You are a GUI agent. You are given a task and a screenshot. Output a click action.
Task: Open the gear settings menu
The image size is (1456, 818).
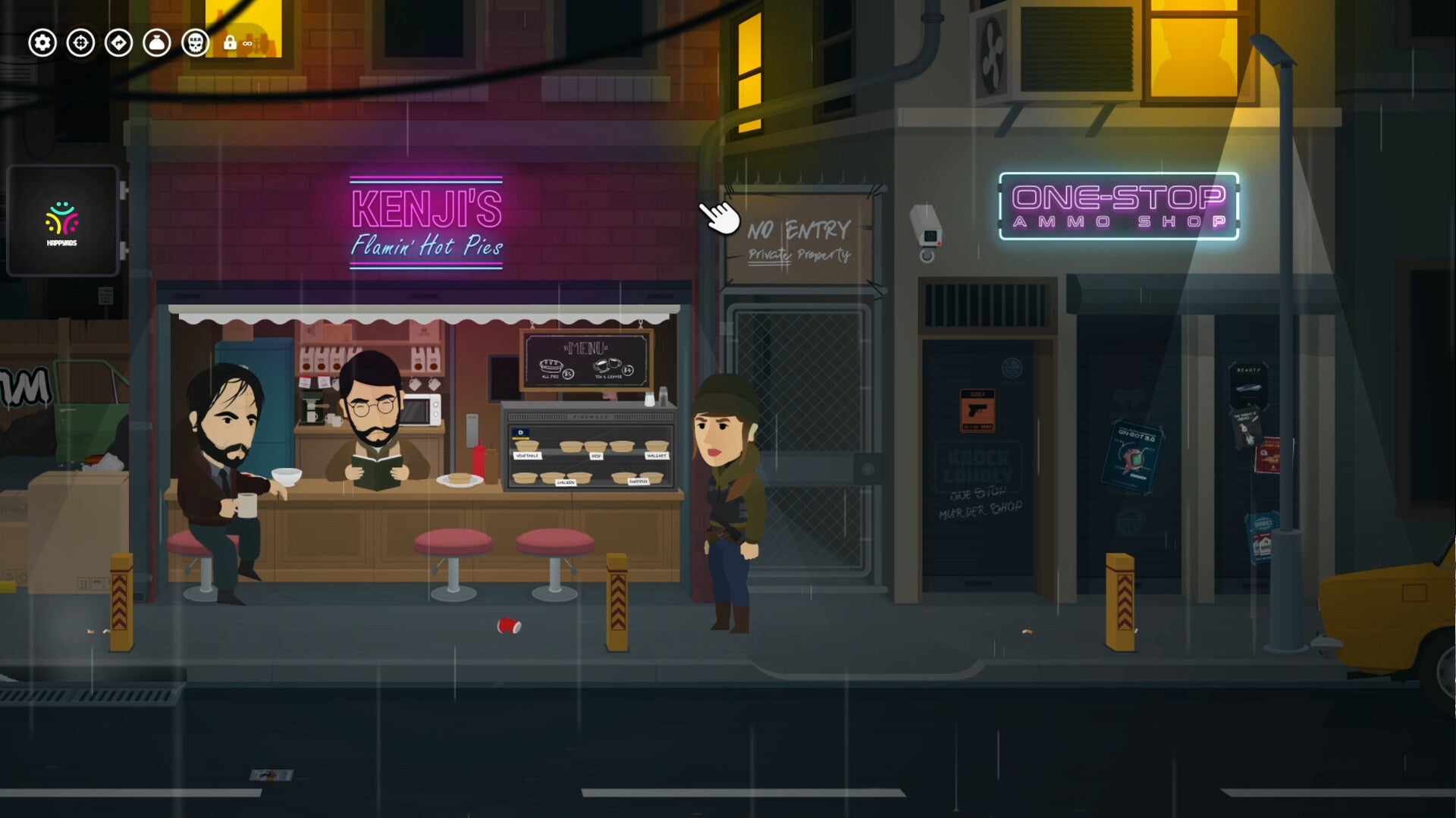pyautogui.click(x=42, y=43)
